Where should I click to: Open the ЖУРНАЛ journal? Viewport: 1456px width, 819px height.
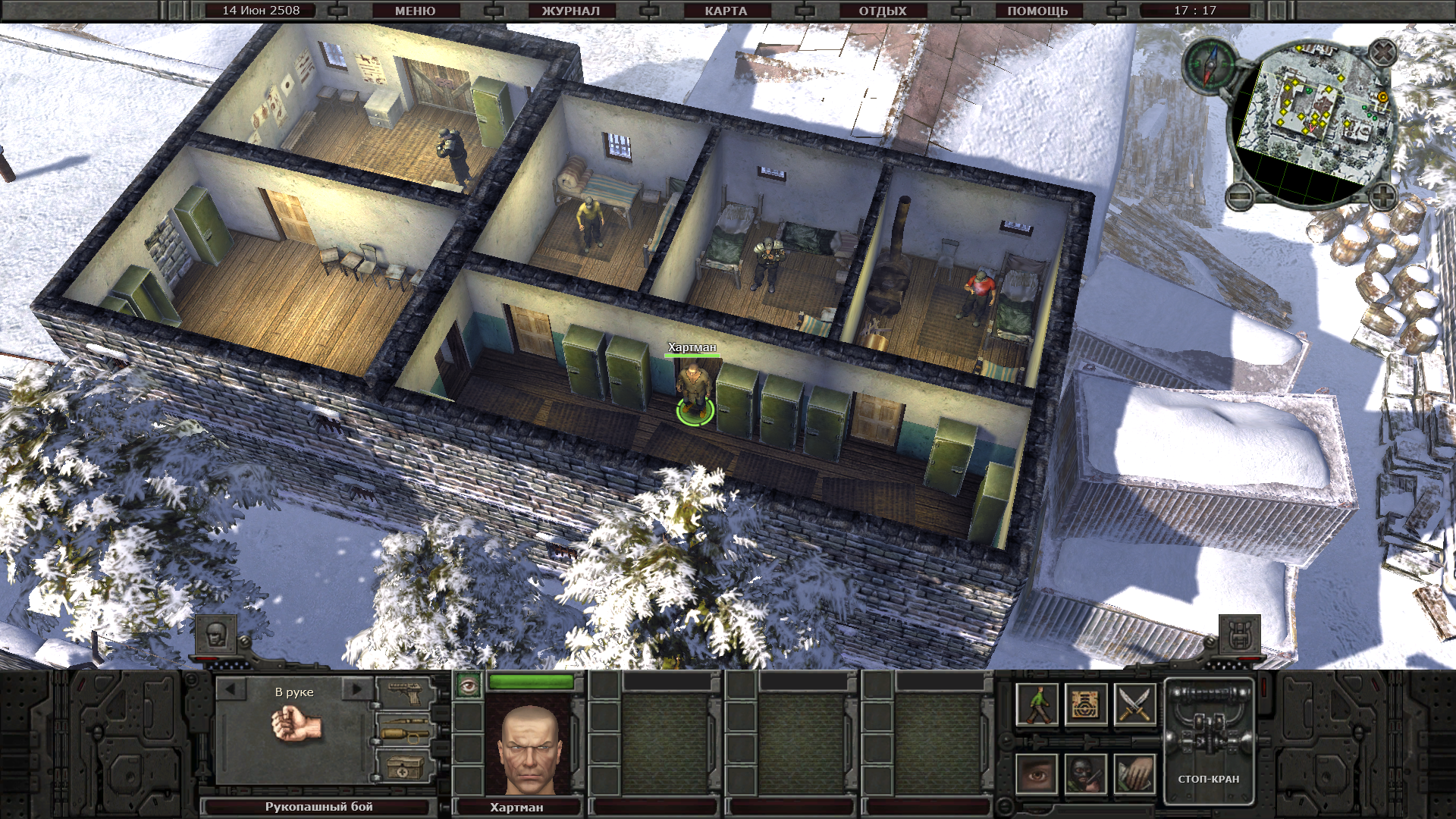tap(570, 11)
